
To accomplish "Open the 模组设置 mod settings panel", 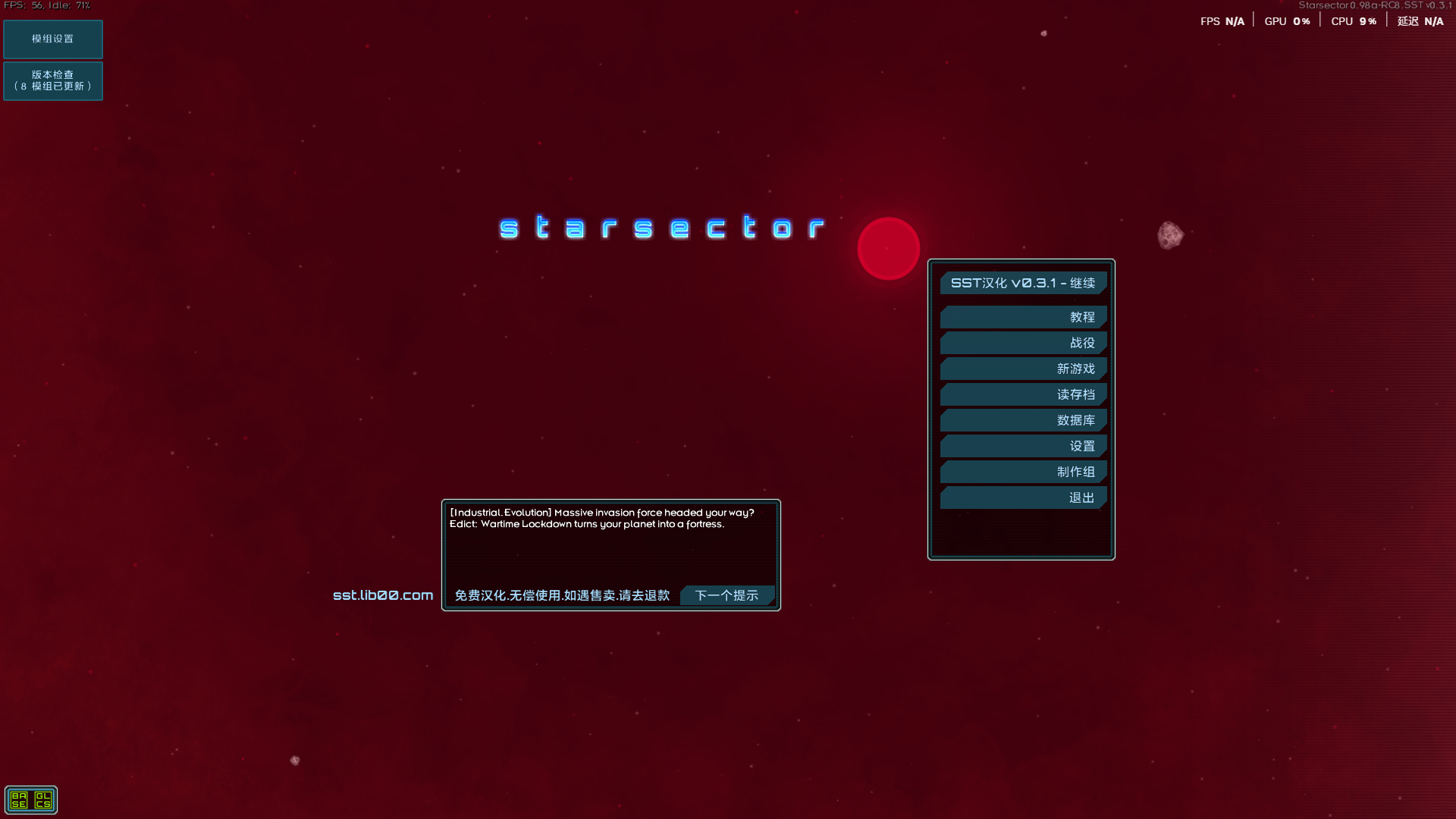I will click(x=52, y=39).
